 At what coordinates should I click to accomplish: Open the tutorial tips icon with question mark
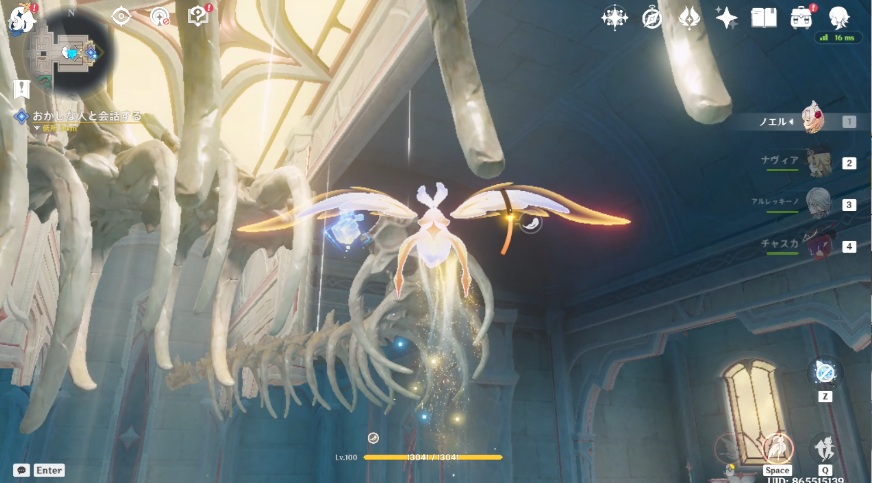tap(199, 17)
